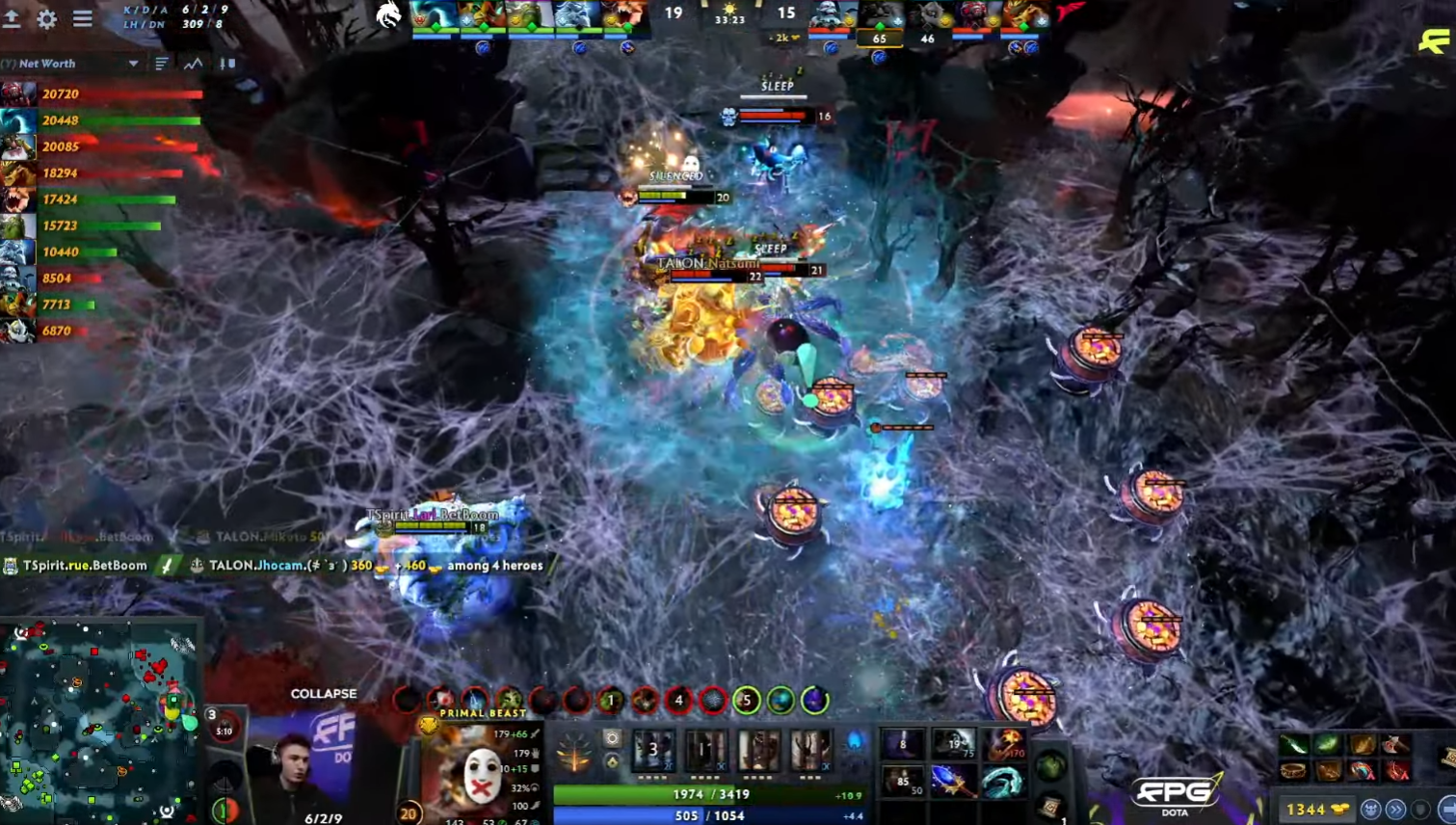Toggle the sorted bar list view beside Net Worth
1456x825 pixels.
coord(163,64)
